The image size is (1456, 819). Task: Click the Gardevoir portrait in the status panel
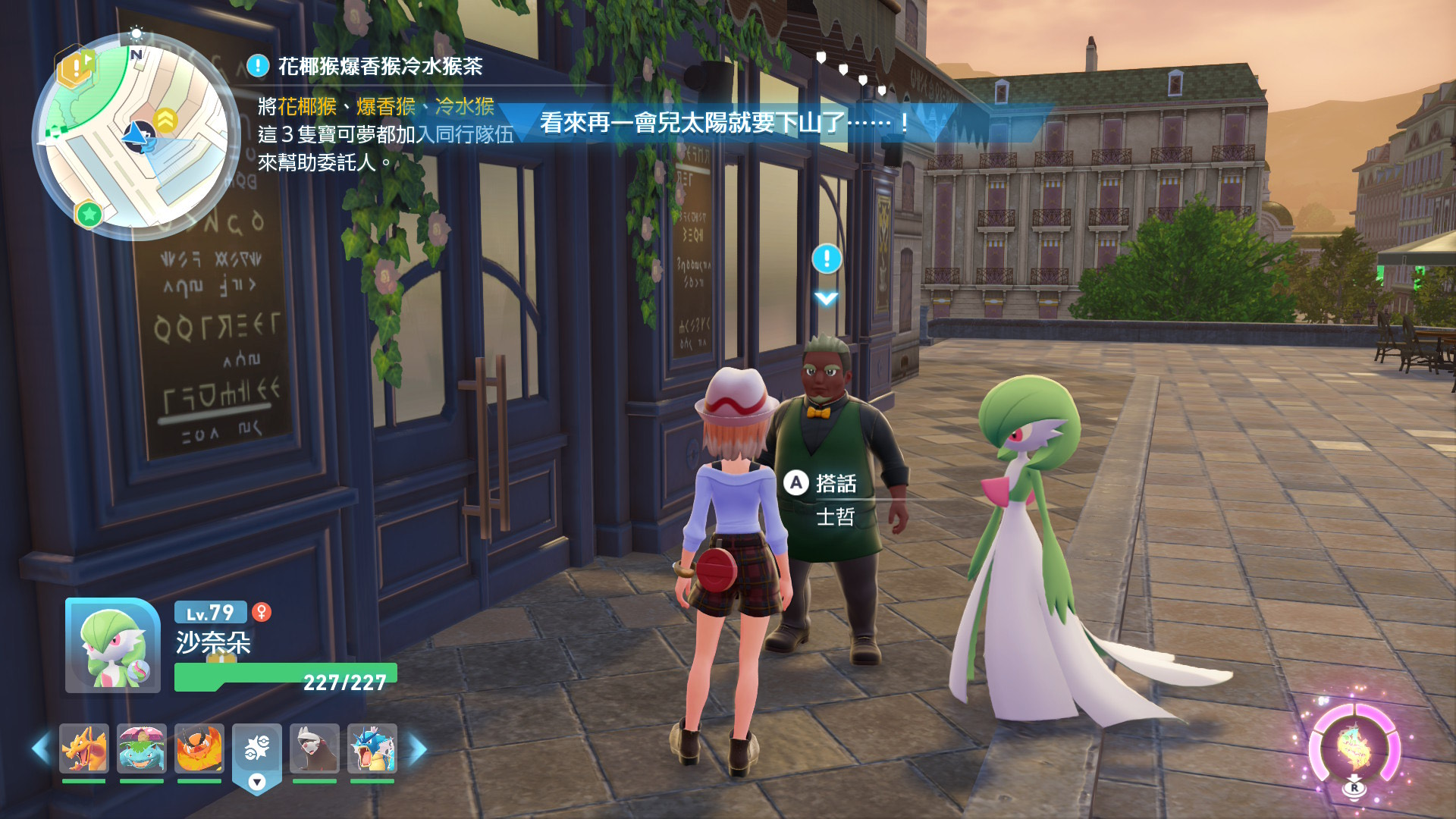click(113, 646)
